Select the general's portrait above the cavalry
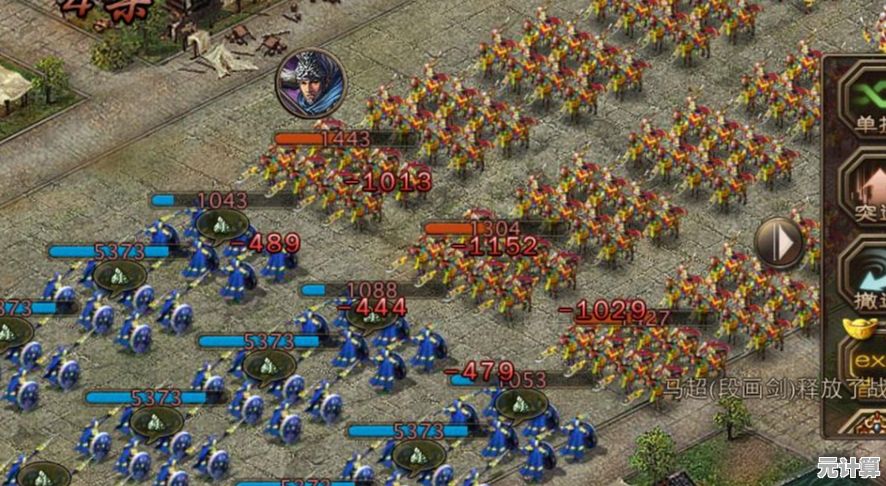Screen dimensions: 886x486 pos(311,82)
